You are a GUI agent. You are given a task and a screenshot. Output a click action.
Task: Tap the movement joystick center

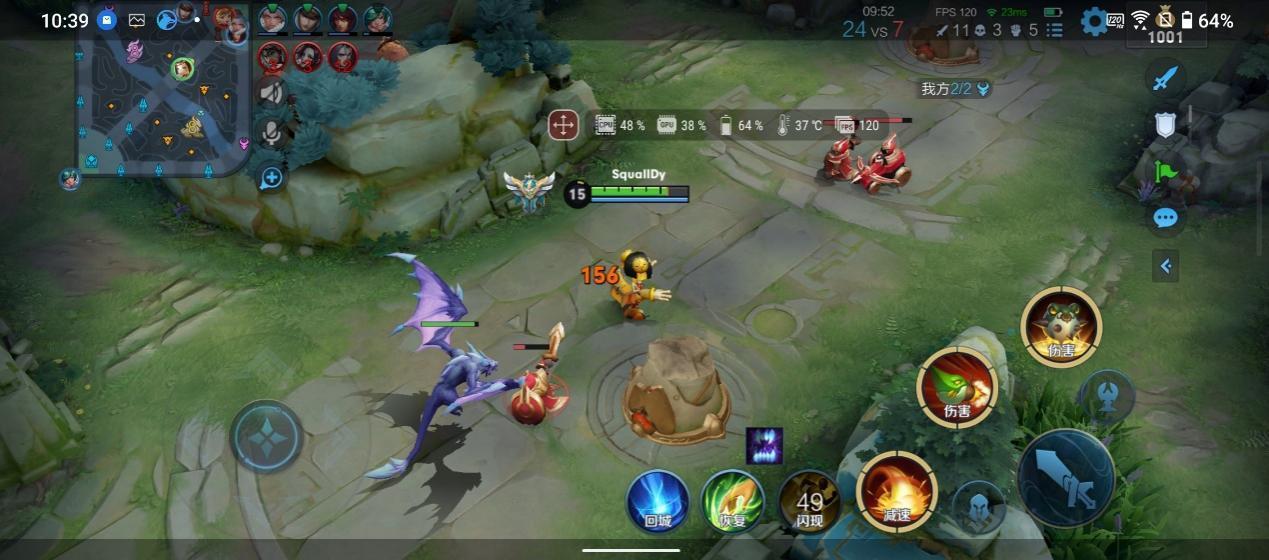[266, 437]
